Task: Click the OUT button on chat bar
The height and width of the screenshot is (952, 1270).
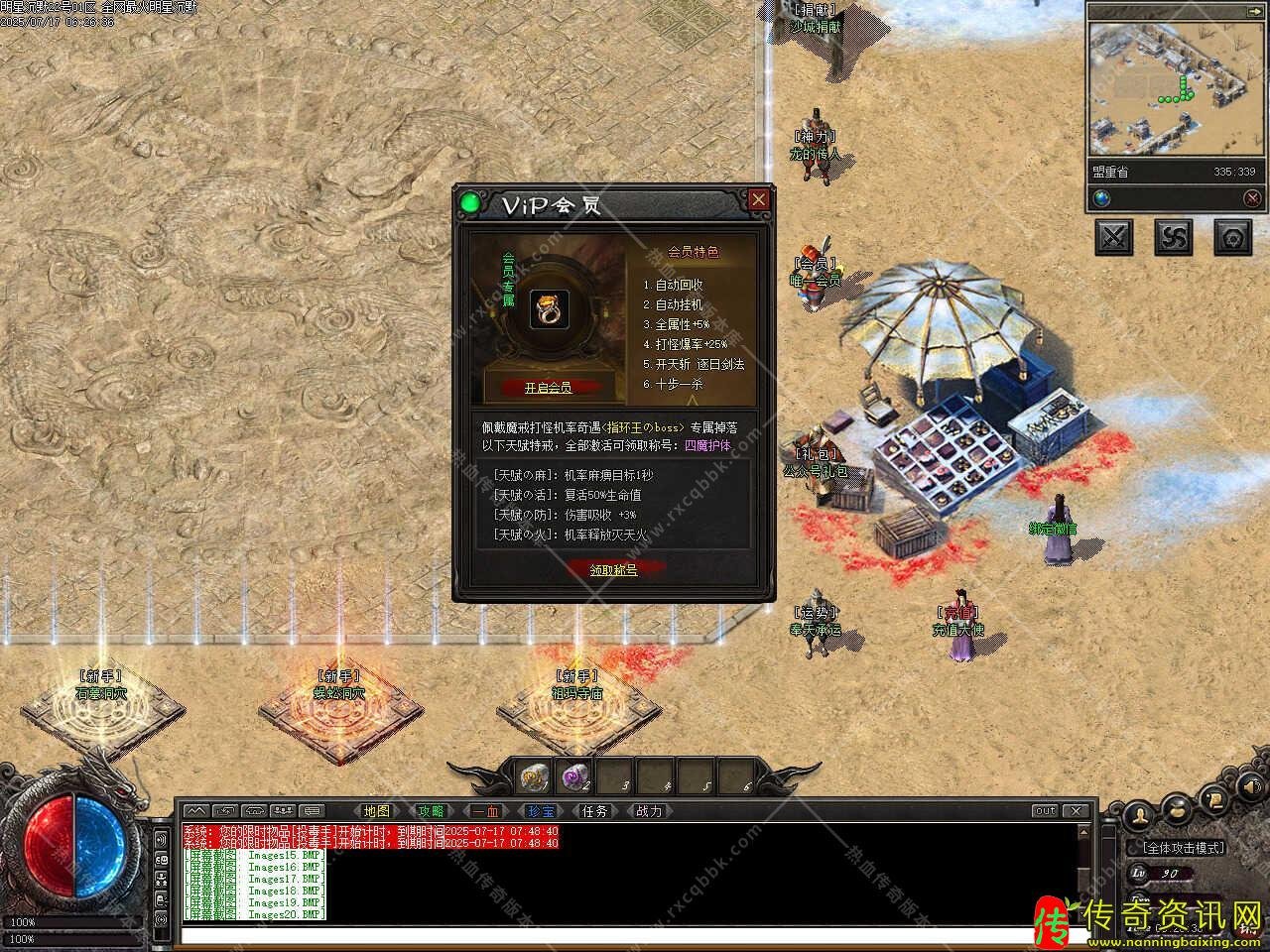Action: 1045,811
